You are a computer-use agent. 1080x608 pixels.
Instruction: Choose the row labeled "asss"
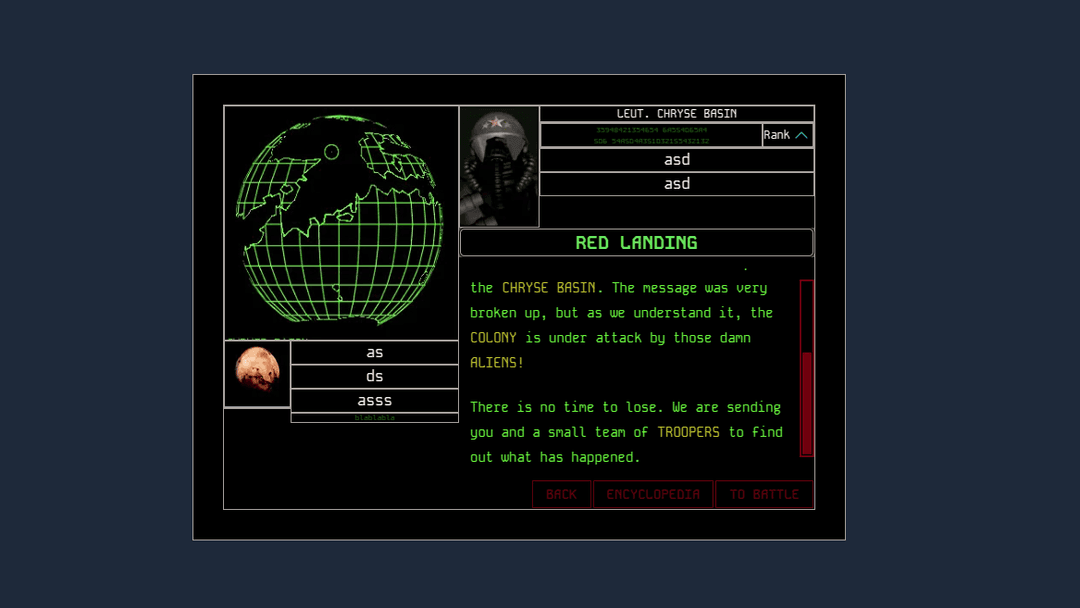point(374,400)
